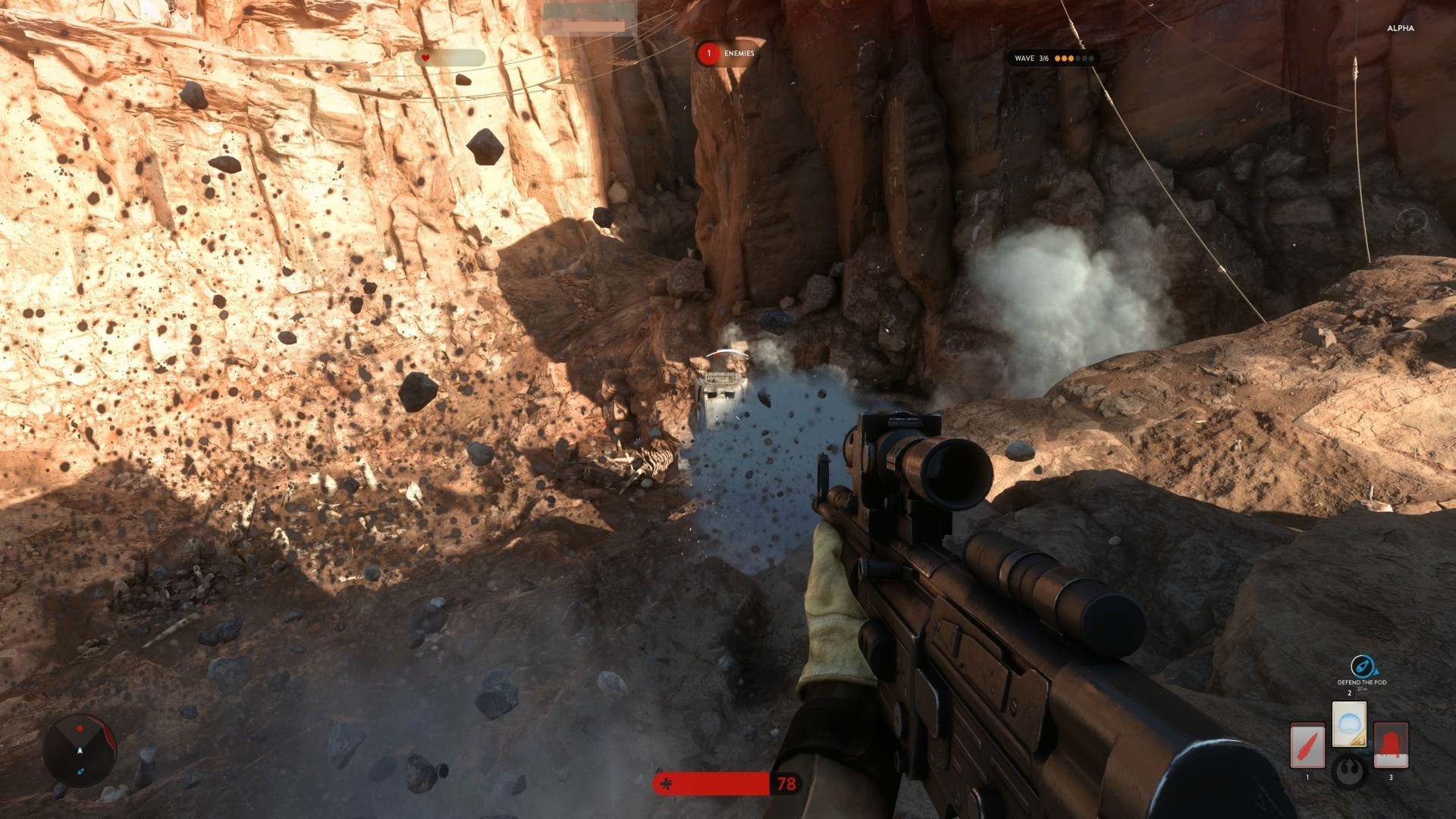Click the player direction arrow on minimap
The image size is (1456, 819).
(x=80, y=751)
